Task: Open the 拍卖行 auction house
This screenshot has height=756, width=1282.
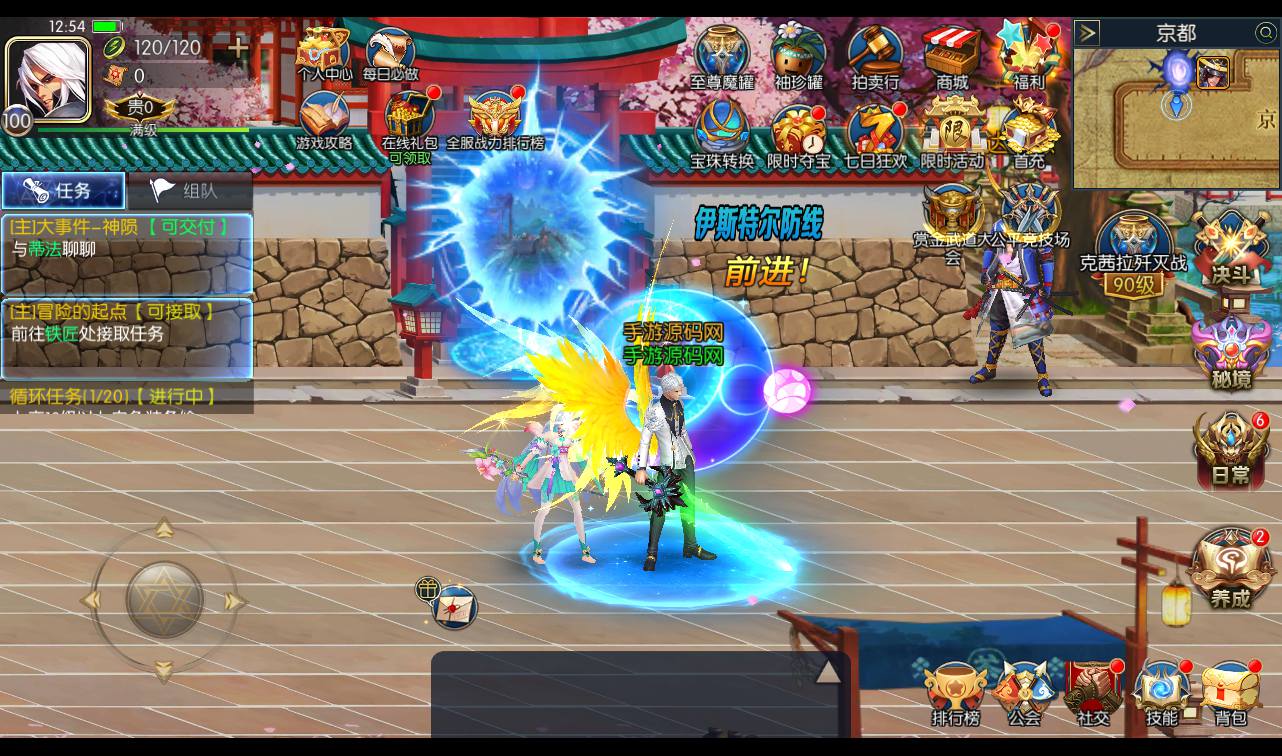Action: tap(875, 55)
